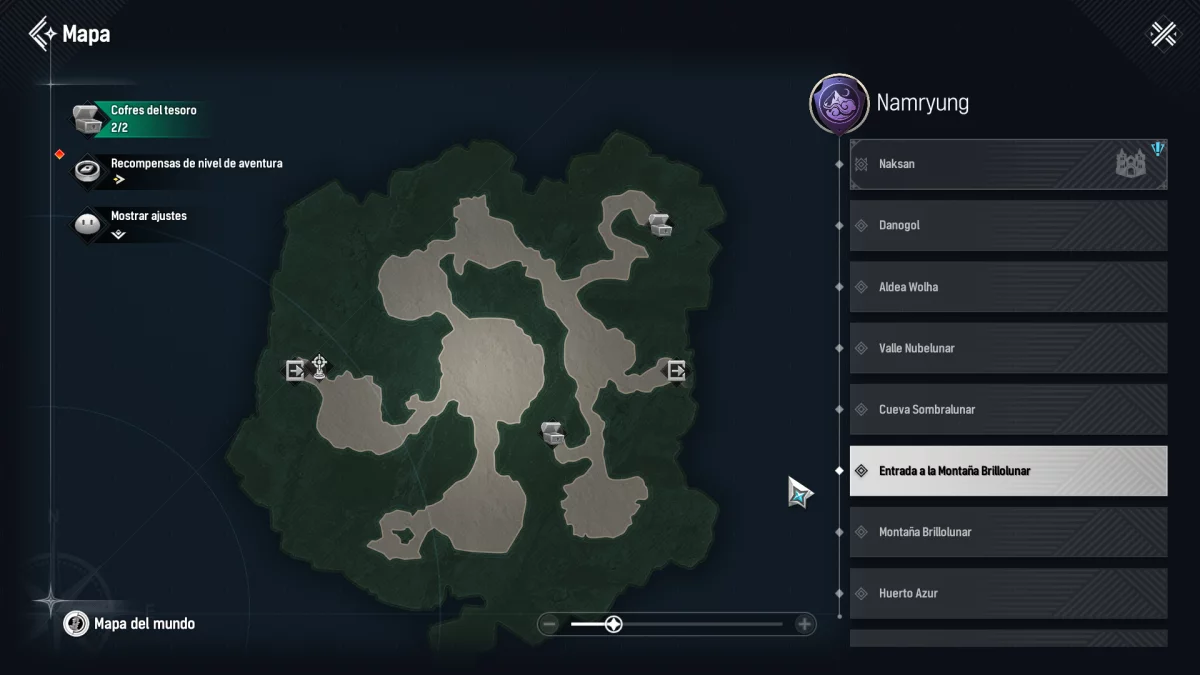Click the northeast treasure chest marker
The width and height of the screenshot is (1200, 675).
(660, 224)
